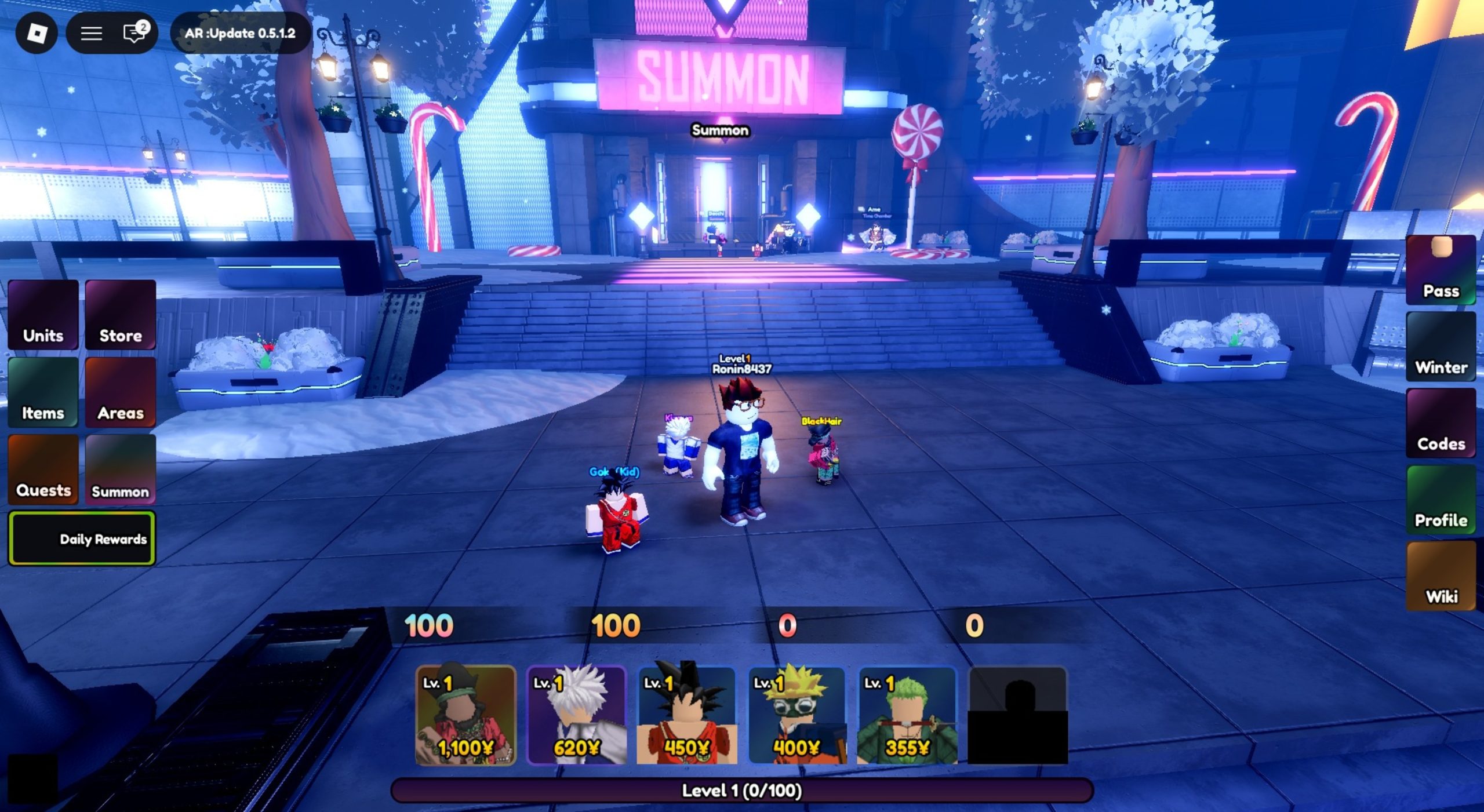
Task: Open the Units menu
Action: click(43, 315)
